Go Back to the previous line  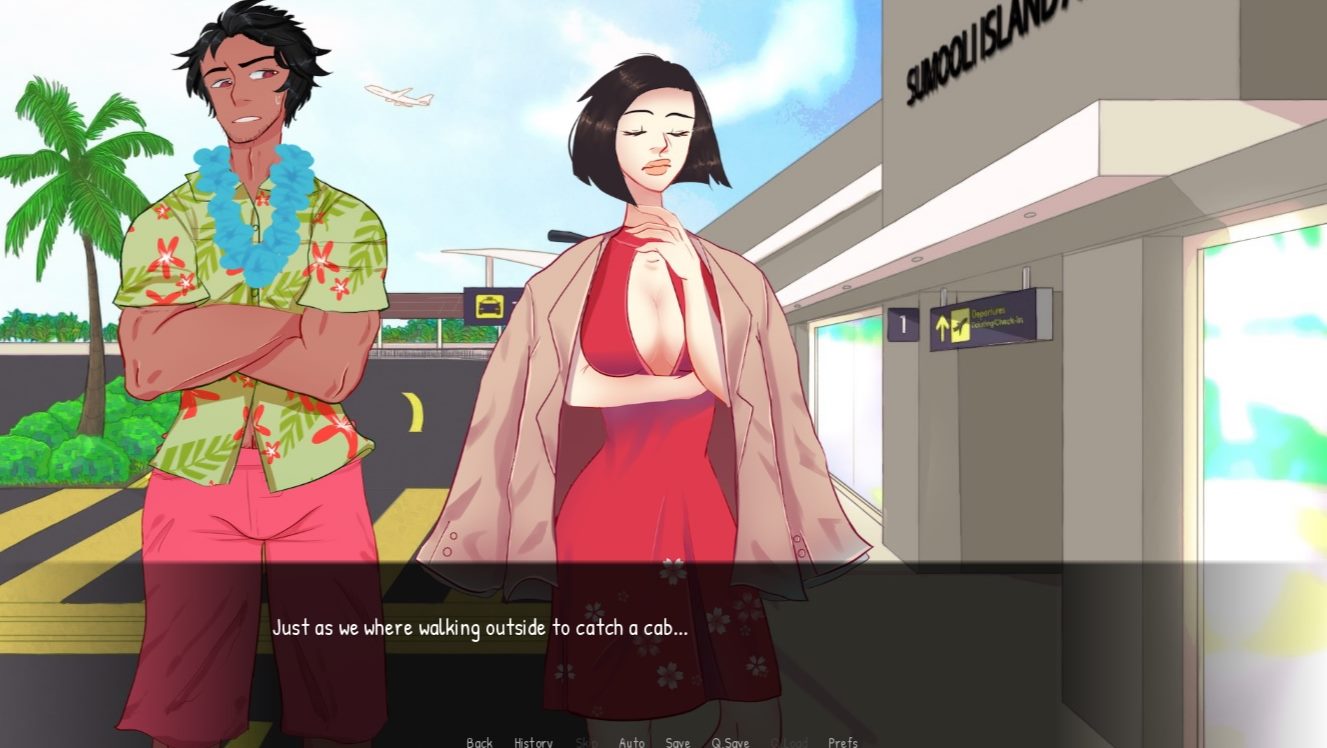pos(479,742)
